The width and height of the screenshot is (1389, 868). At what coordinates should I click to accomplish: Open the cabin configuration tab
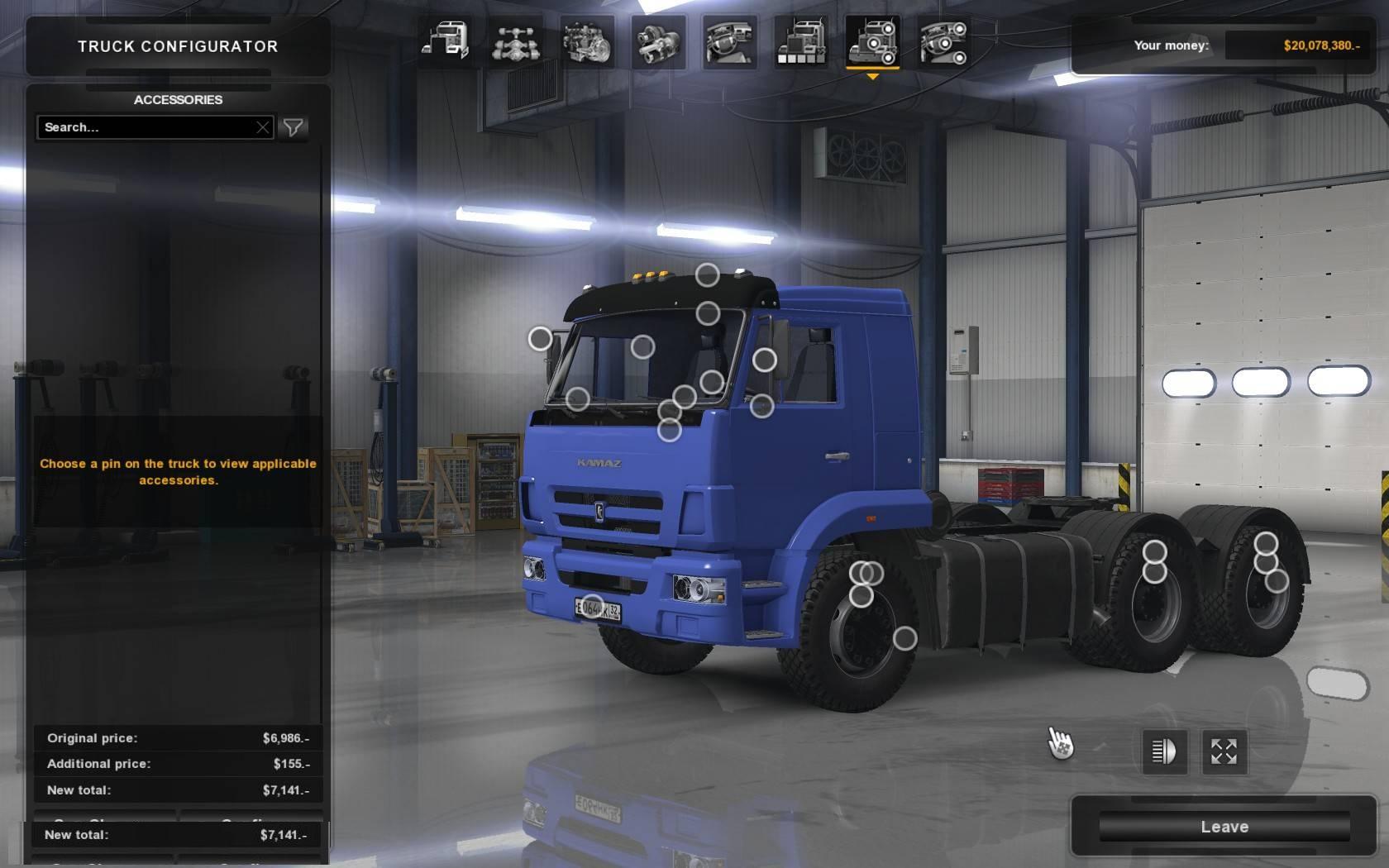point(446,42)
